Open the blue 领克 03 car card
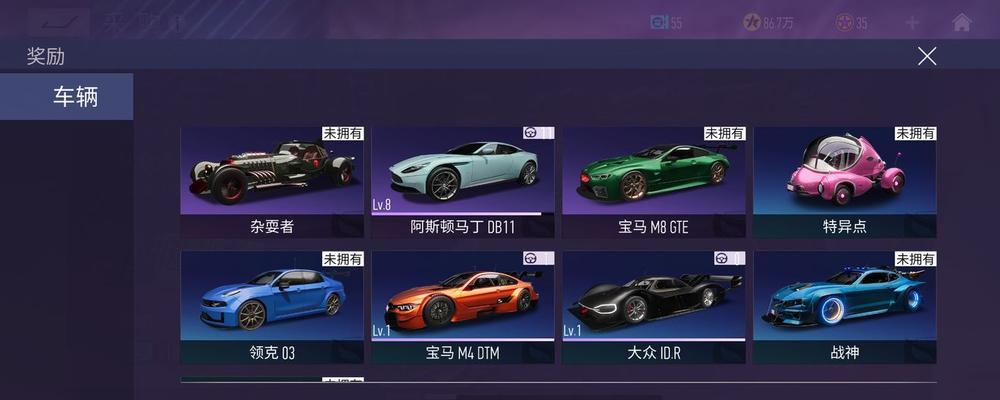 click(272, 306)
